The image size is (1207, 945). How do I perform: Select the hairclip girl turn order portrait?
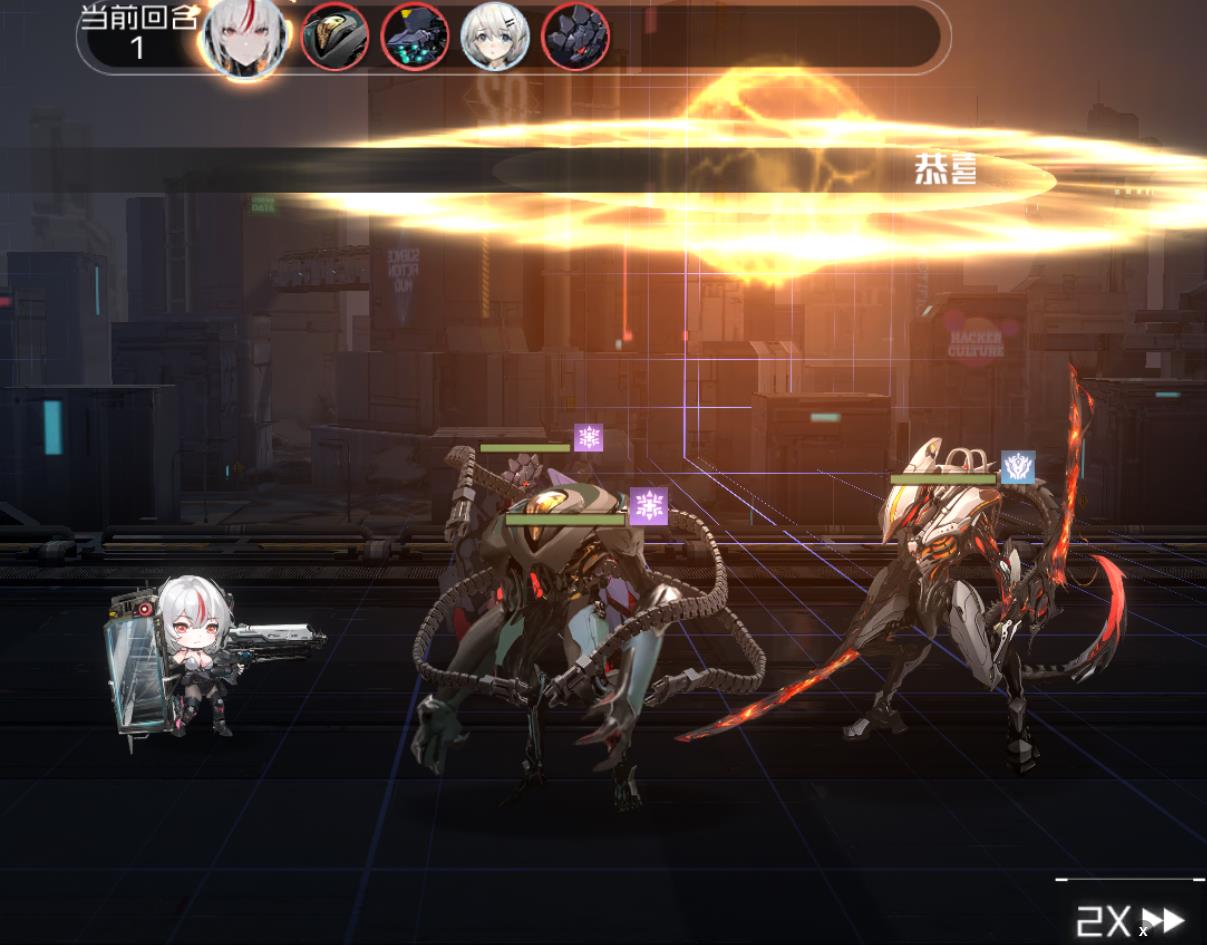coord(495,37)
